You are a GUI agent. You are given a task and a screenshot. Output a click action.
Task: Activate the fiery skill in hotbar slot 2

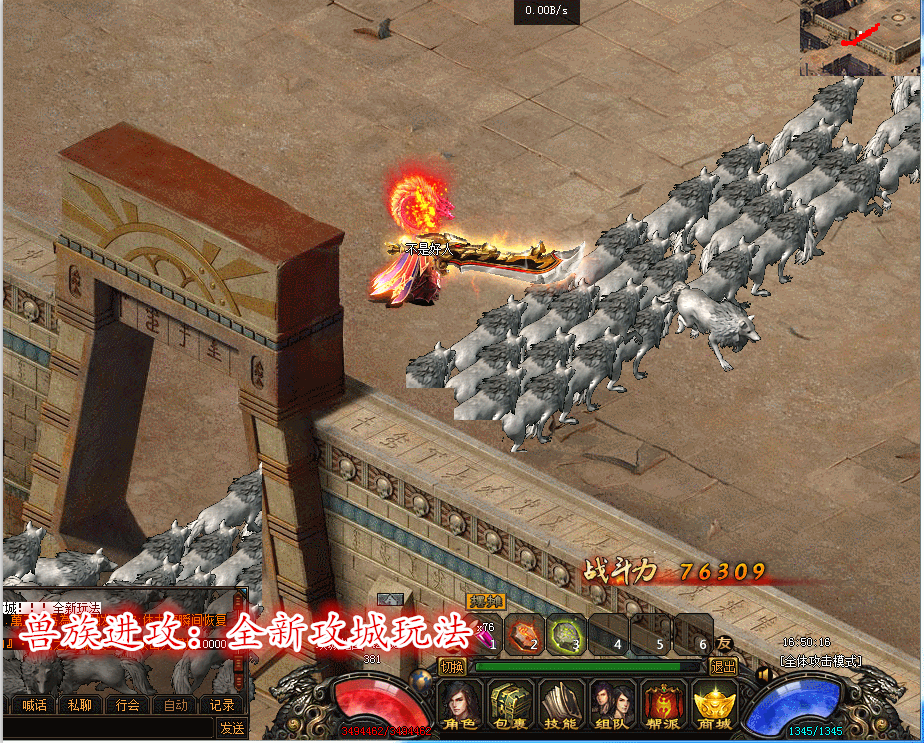(525, 634)
